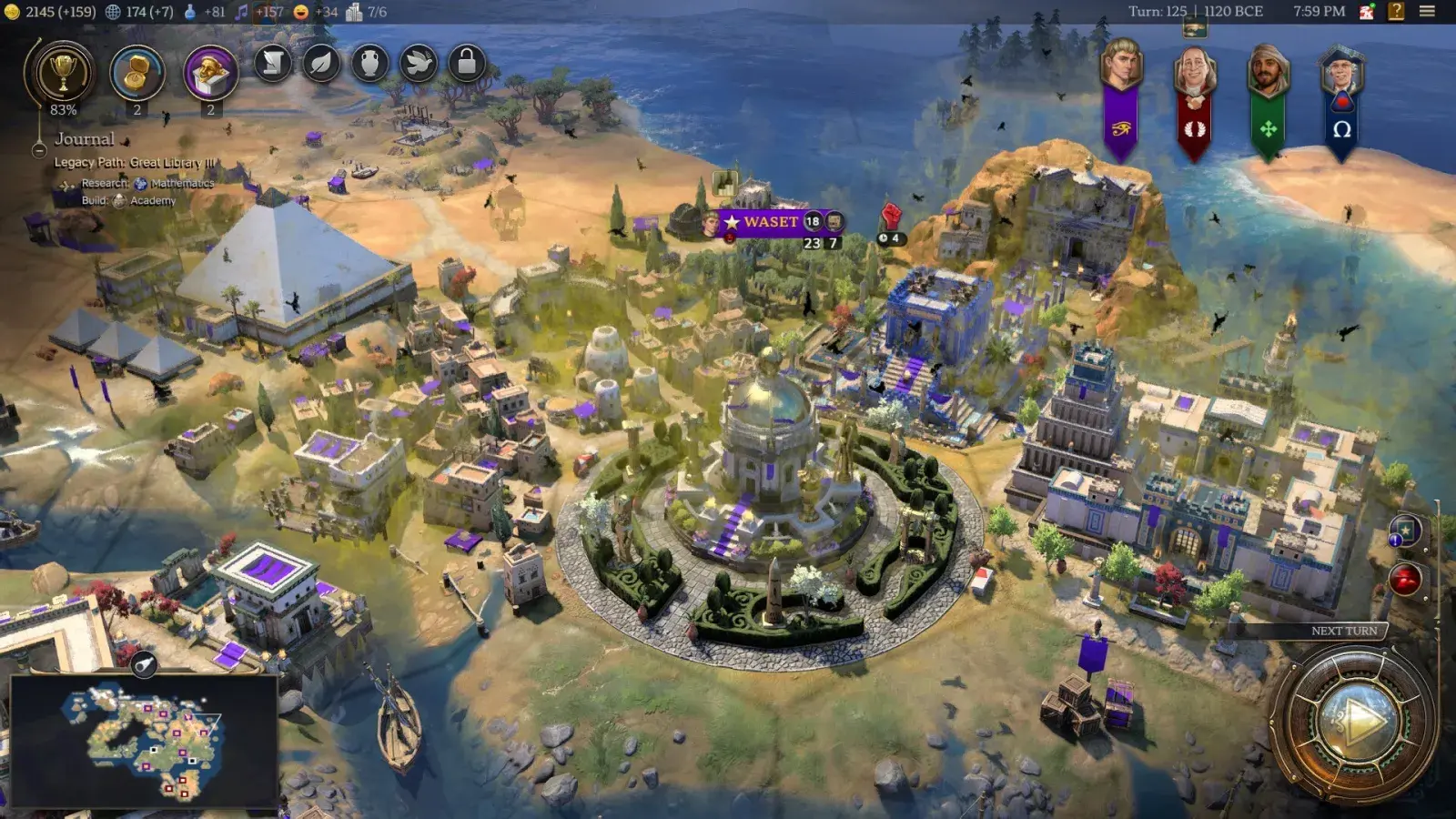Open the quill scroll icon
This screenshot has height=819, width=1456.
pyautogui.click(x=274, y=64)
